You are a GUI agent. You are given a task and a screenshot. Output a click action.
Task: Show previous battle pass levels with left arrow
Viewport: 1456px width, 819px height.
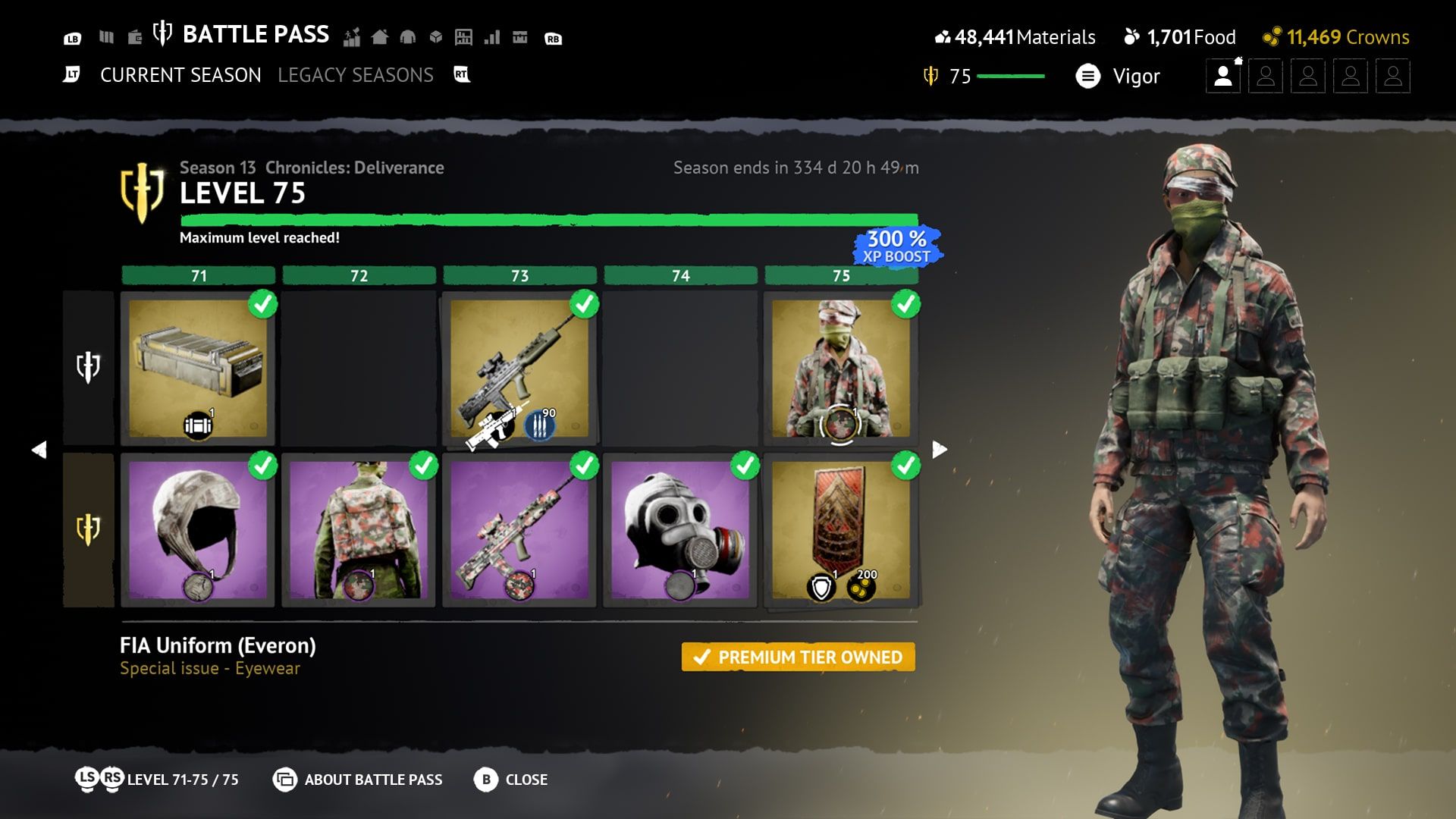(39, 450)
